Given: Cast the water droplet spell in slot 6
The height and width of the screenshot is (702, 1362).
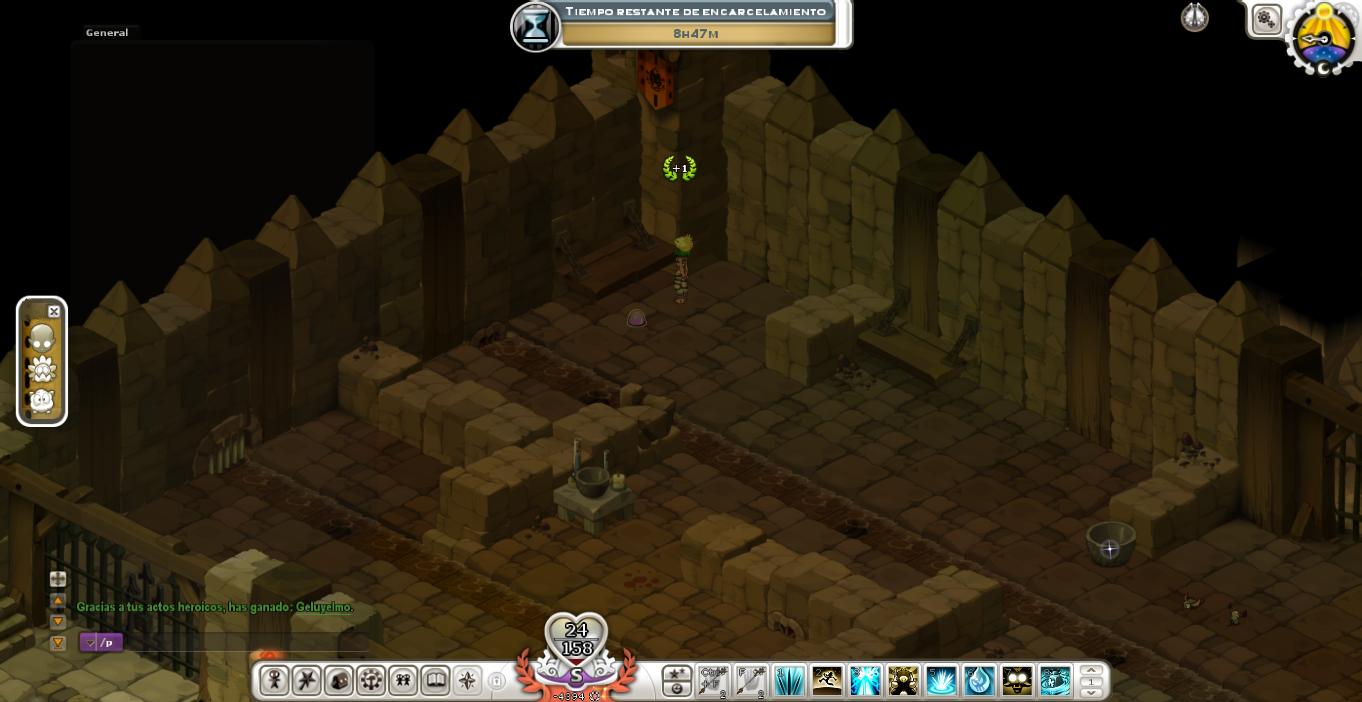Looking at the screenshot, I should point(979,680).
